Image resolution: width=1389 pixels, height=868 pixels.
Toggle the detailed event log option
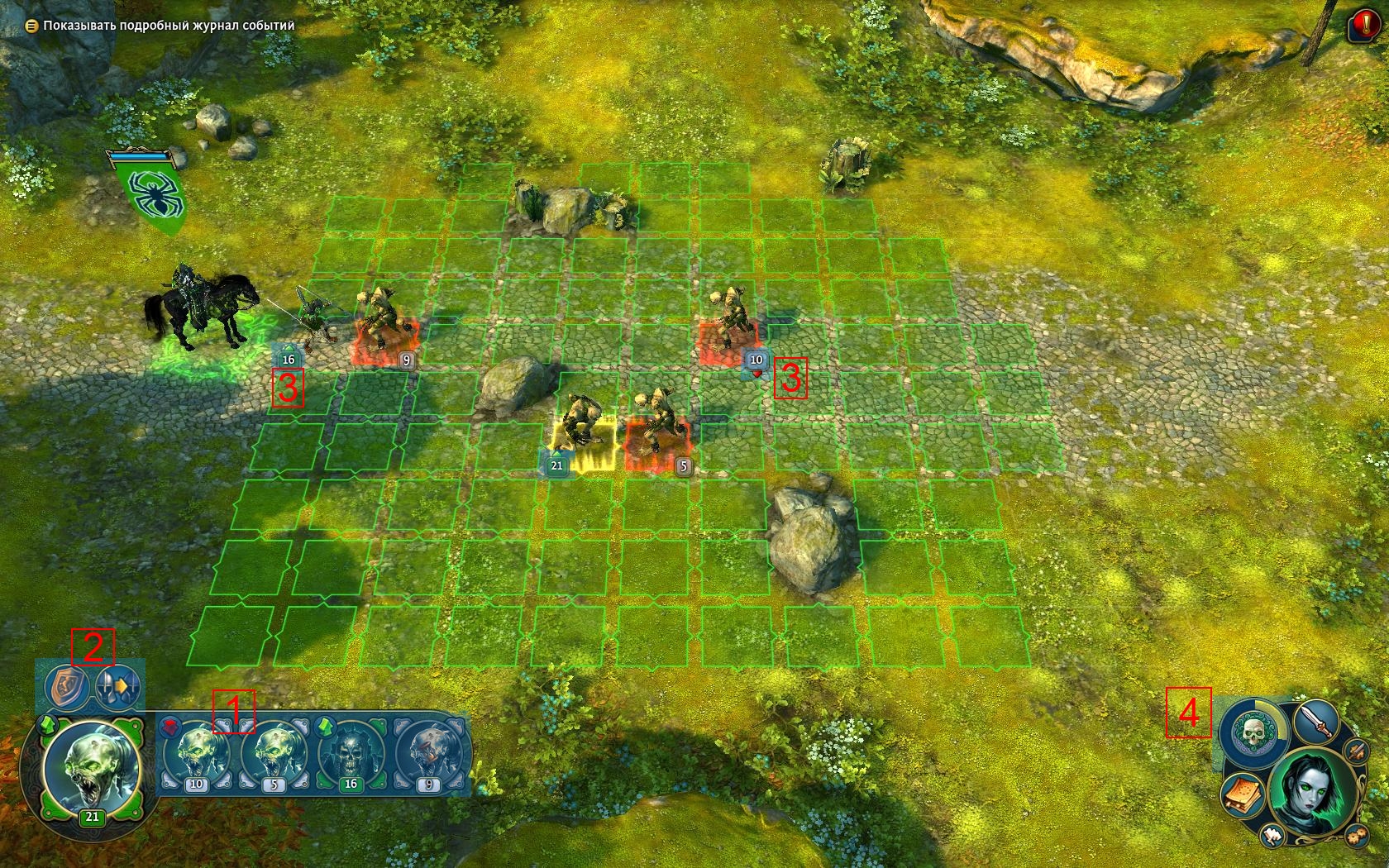pos(31,26)
